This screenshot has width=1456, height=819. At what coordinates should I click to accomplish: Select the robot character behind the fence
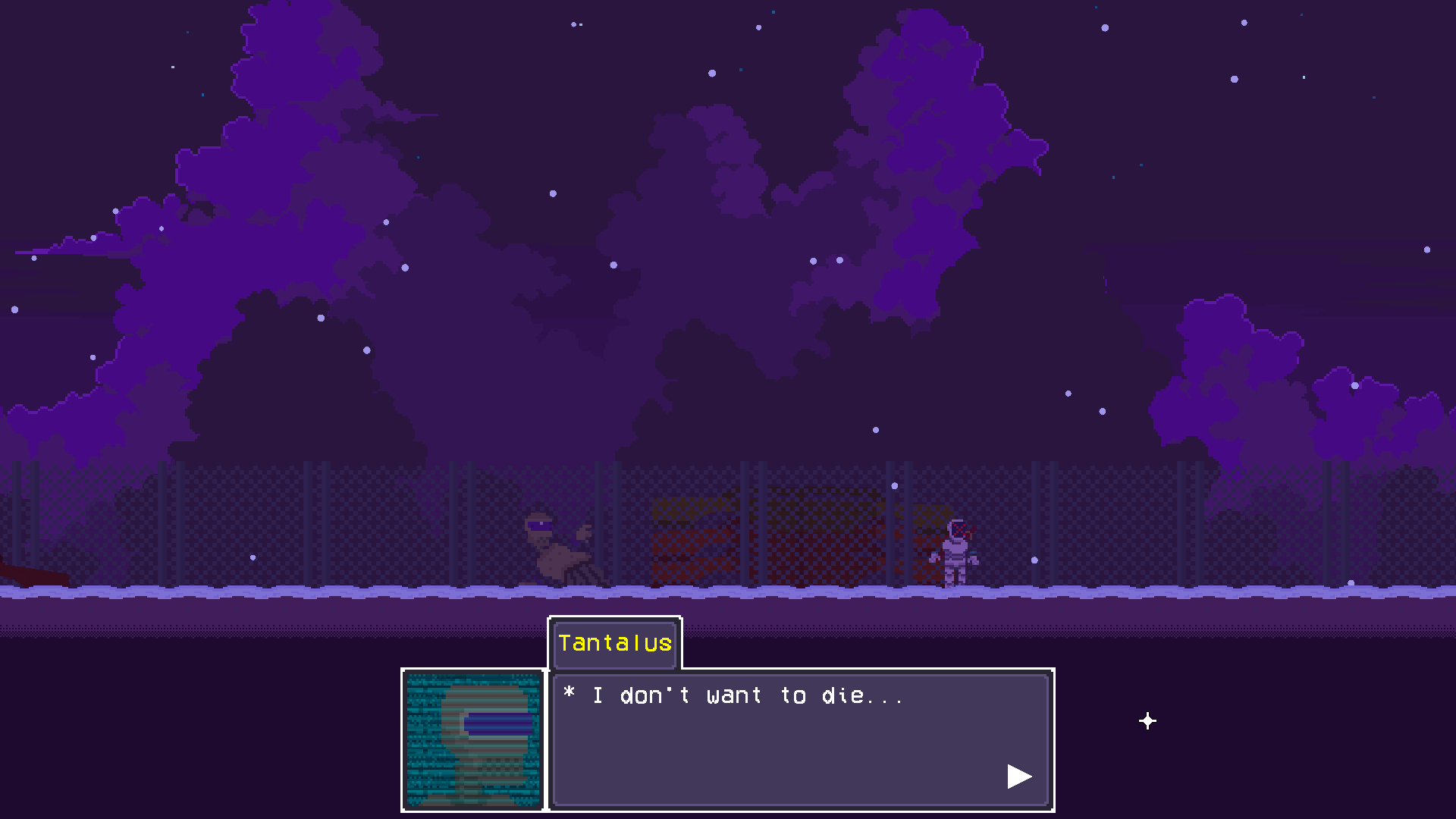(958, 554)
